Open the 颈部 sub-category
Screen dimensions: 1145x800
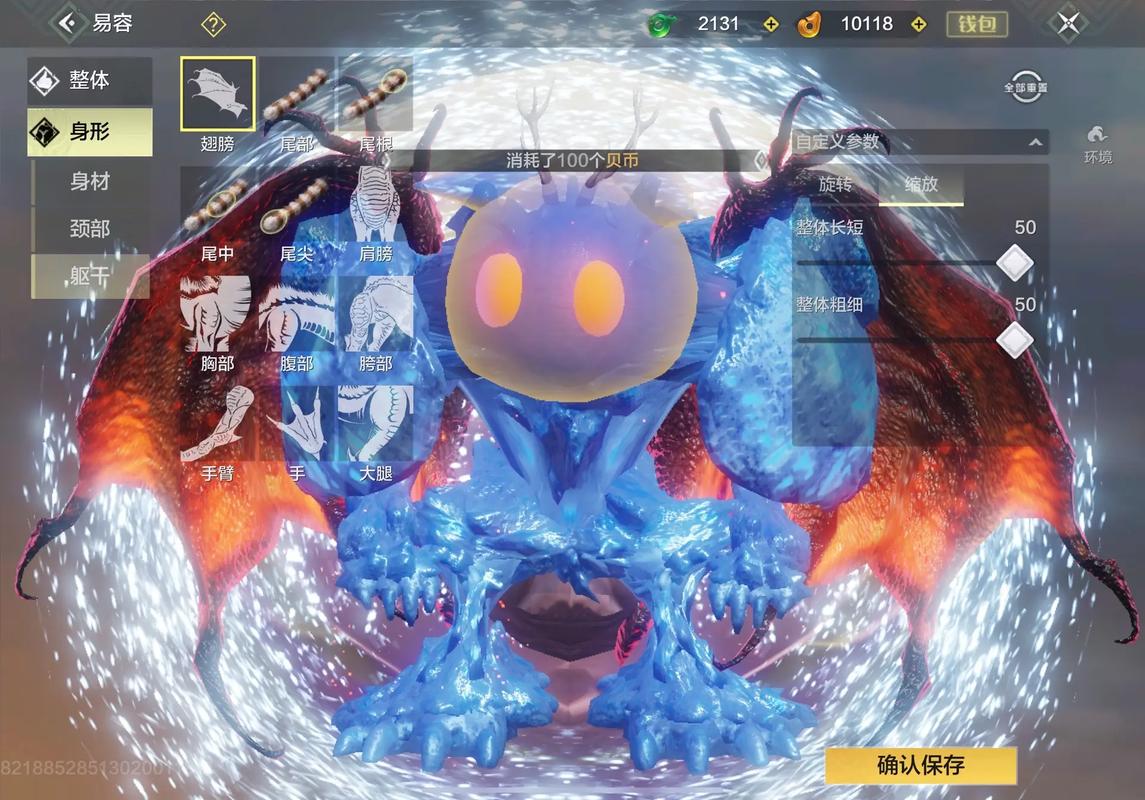click(x=90, y=229)
